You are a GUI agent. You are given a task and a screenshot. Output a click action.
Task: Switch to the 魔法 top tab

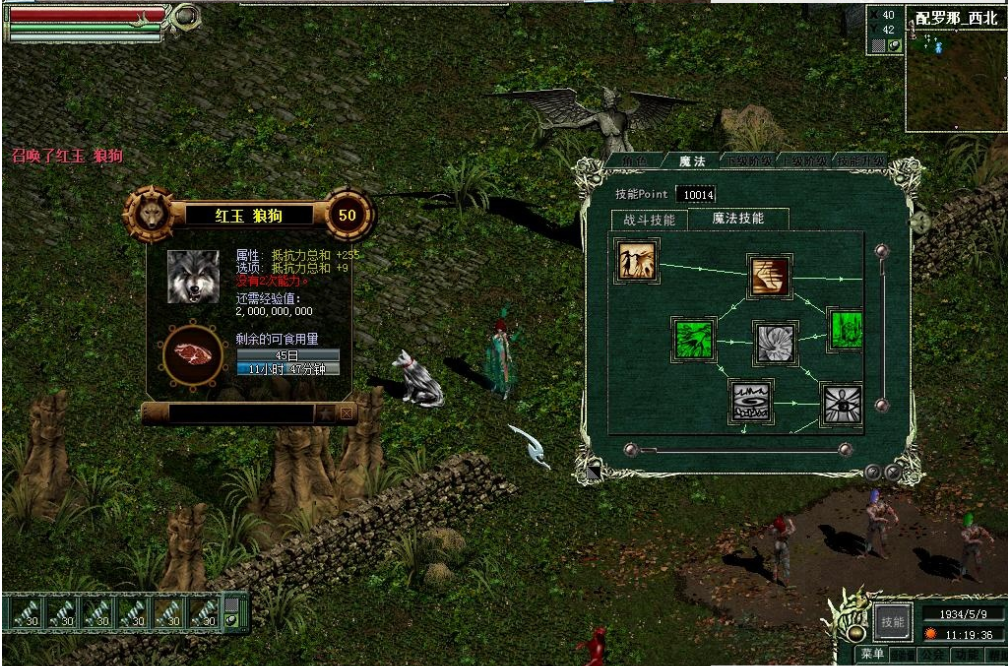[x=692, y=161]
